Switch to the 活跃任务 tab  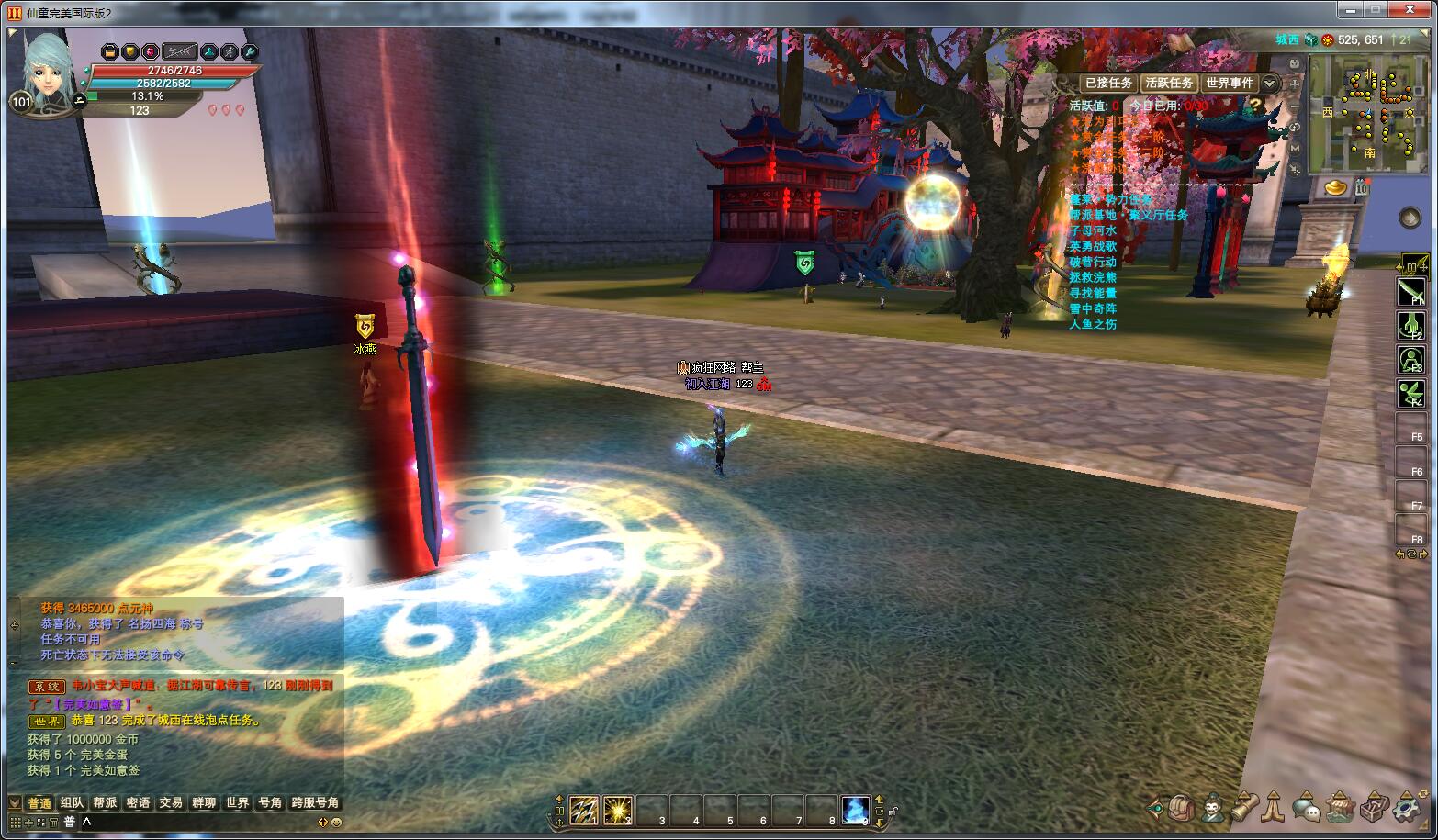click(1169, 83)
